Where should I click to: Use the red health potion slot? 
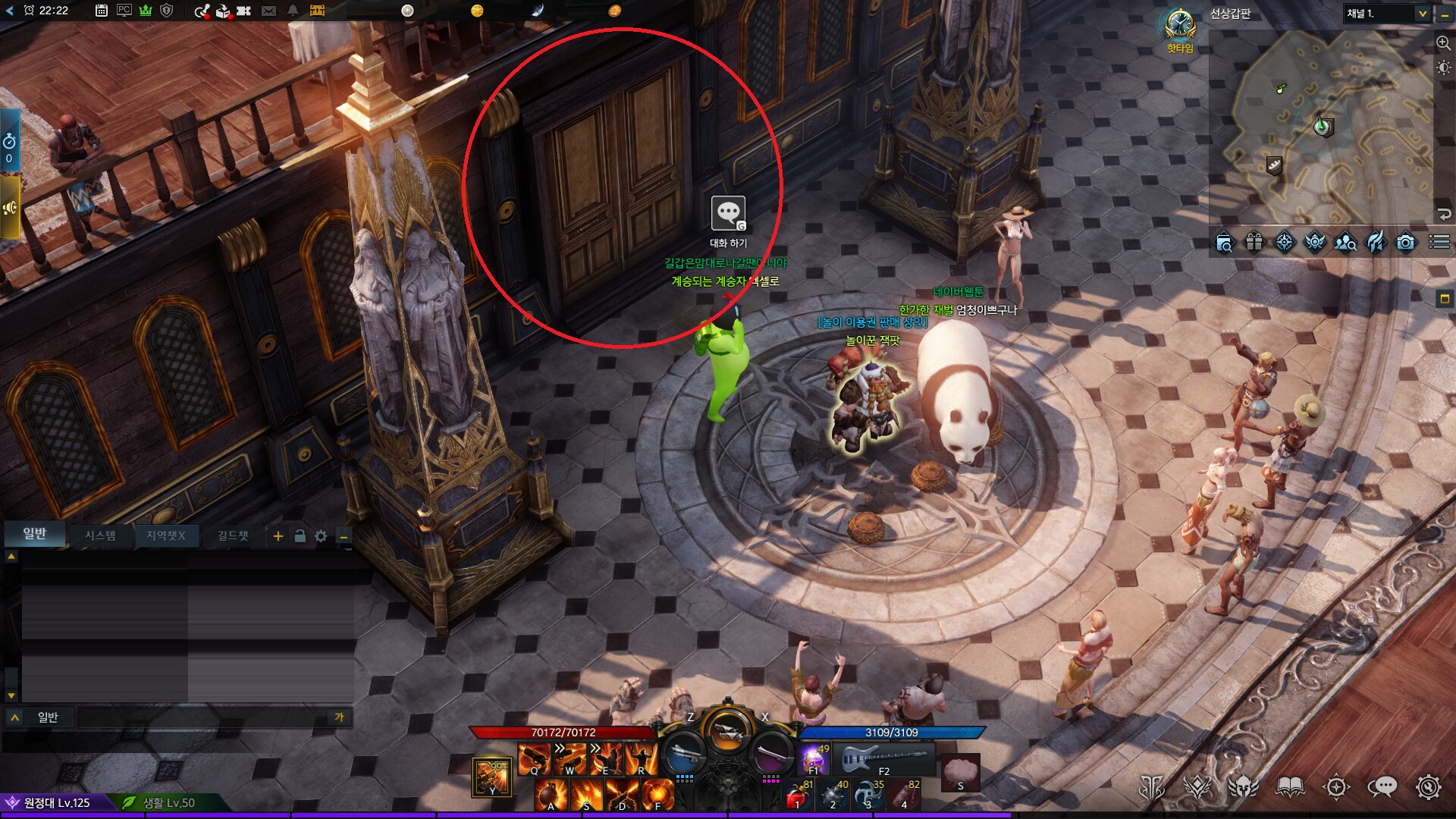[796, 796]
